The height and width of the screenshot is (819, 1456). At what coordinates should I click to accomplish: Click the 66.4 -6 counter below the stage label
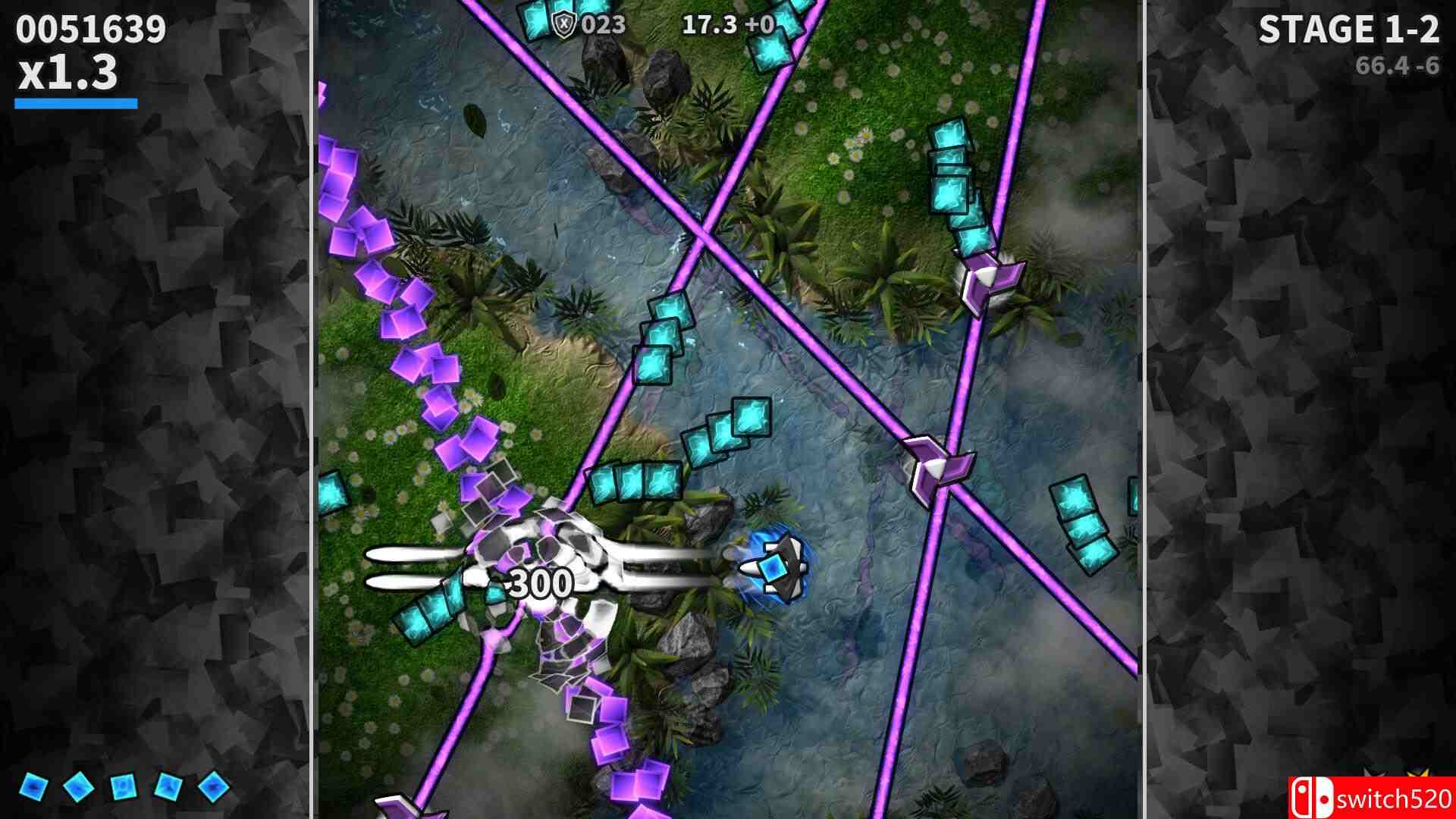click(x=1398, y=65)
